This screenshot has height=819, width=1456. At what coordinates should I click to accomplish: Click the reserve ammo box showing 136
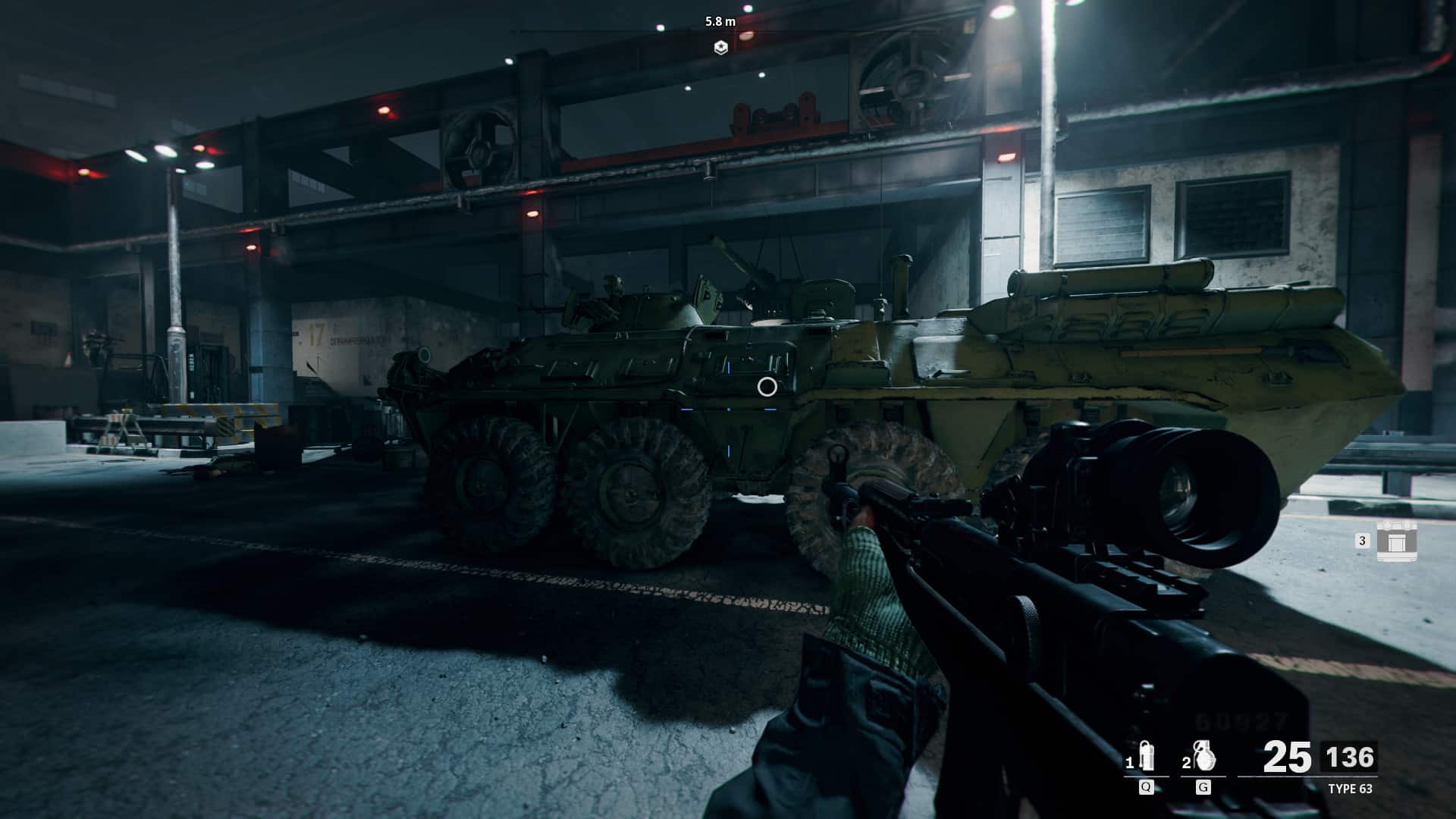pyautogui.click(x=1351, y=755)
